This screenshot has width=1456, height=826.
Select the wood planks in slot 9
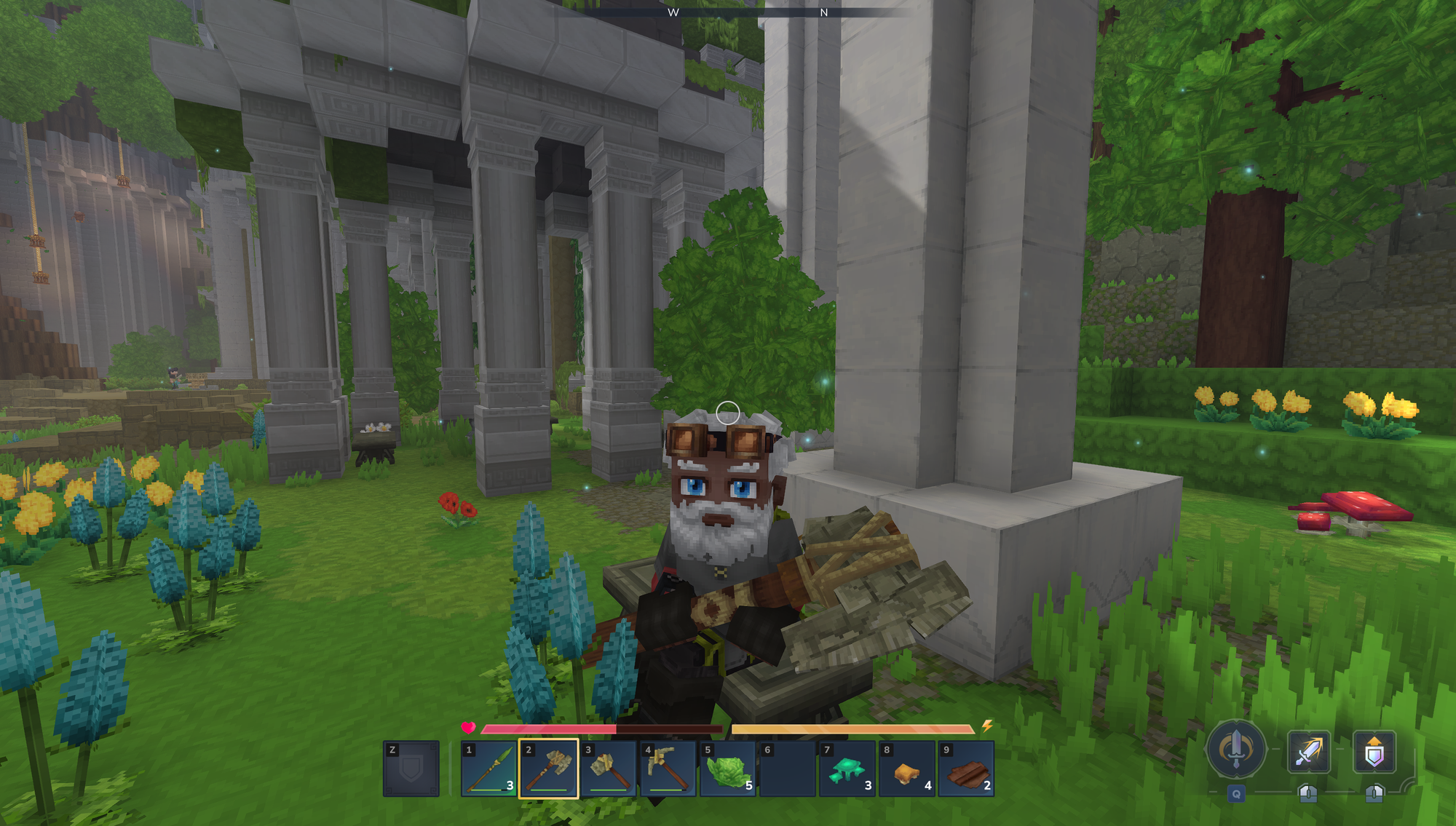pos(967,769)
